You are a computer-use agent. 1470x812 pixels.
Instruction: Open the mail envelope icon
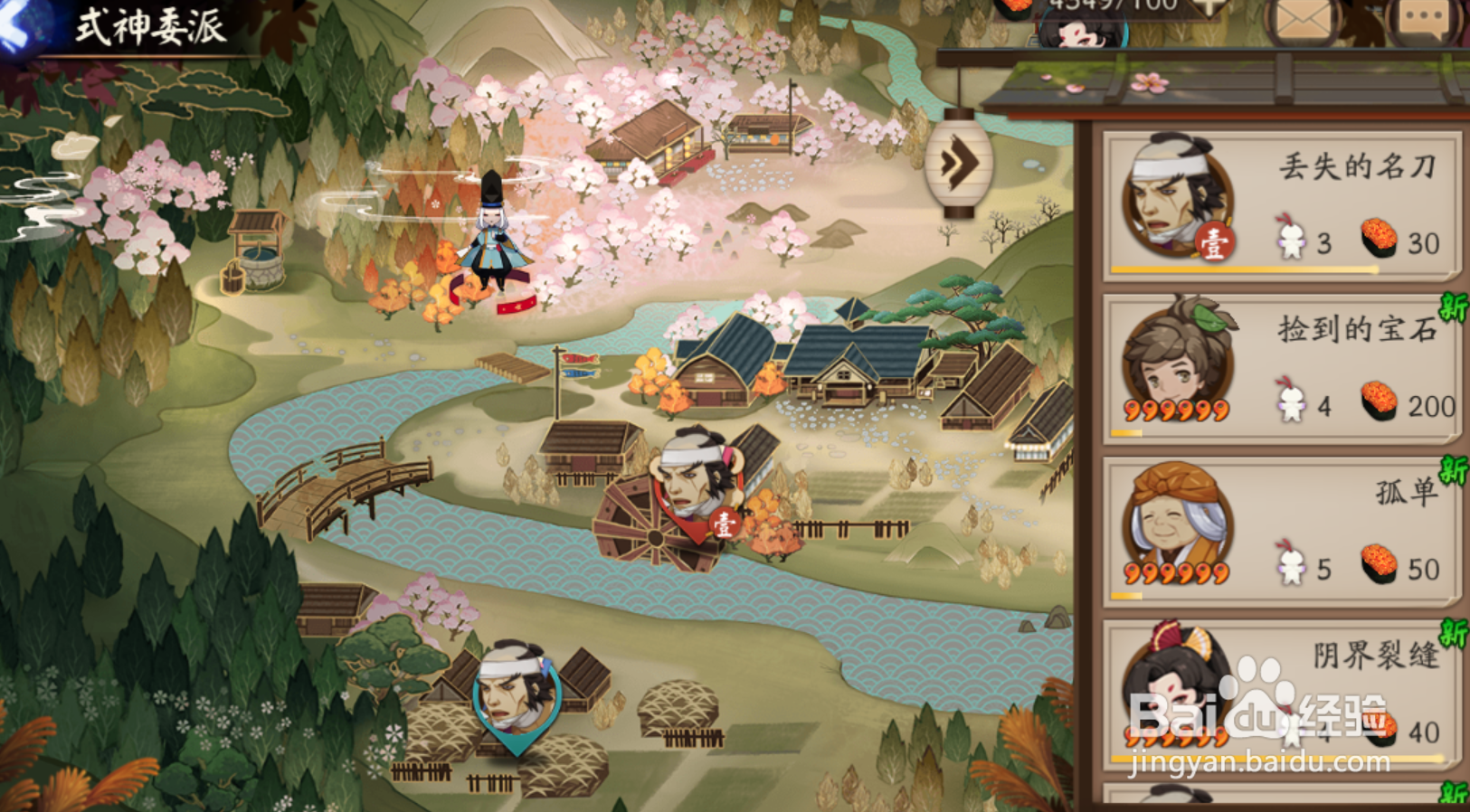(x=1304, y=20)
